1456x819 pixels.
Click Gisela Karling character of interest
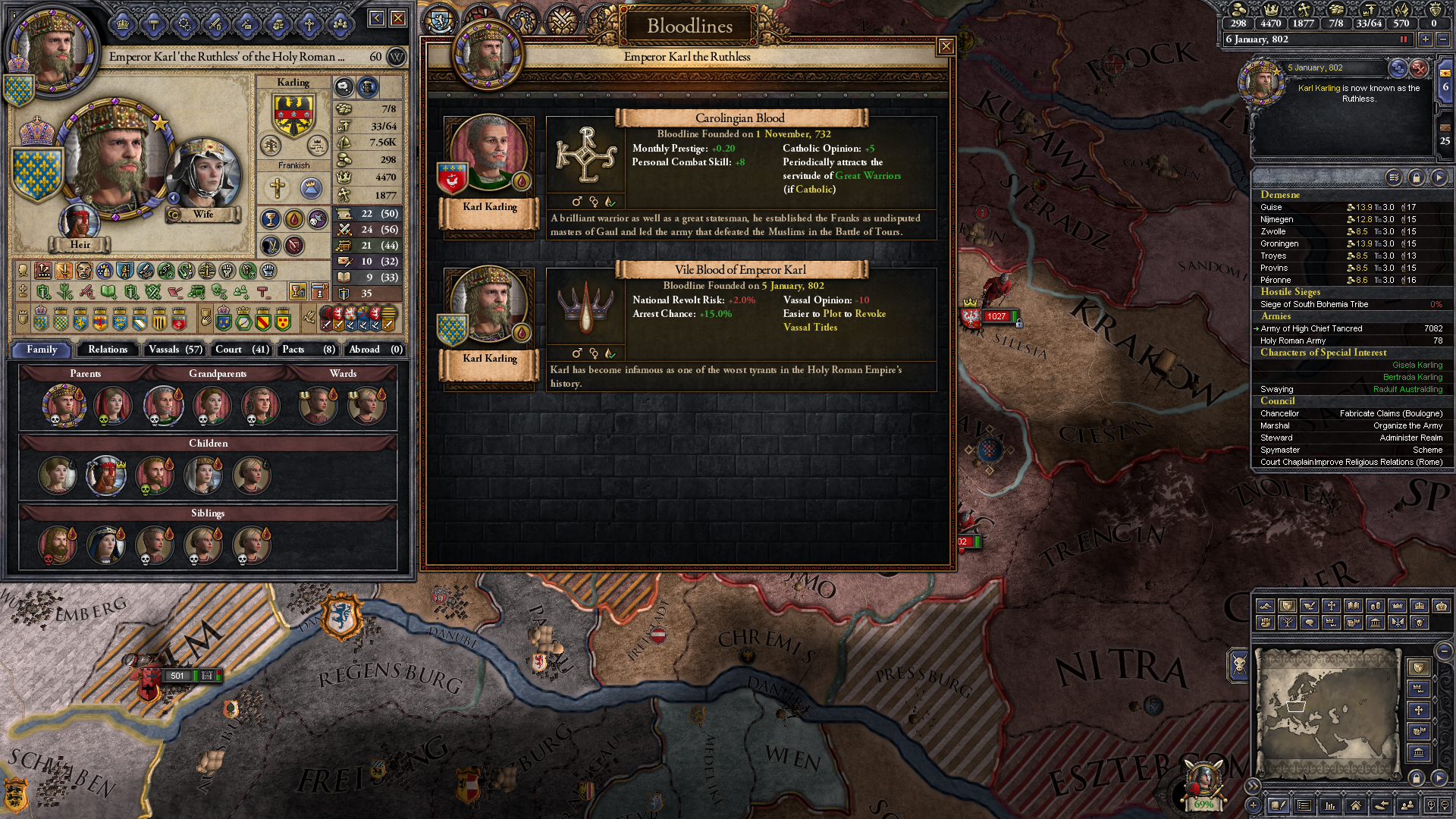(1417, 365)
